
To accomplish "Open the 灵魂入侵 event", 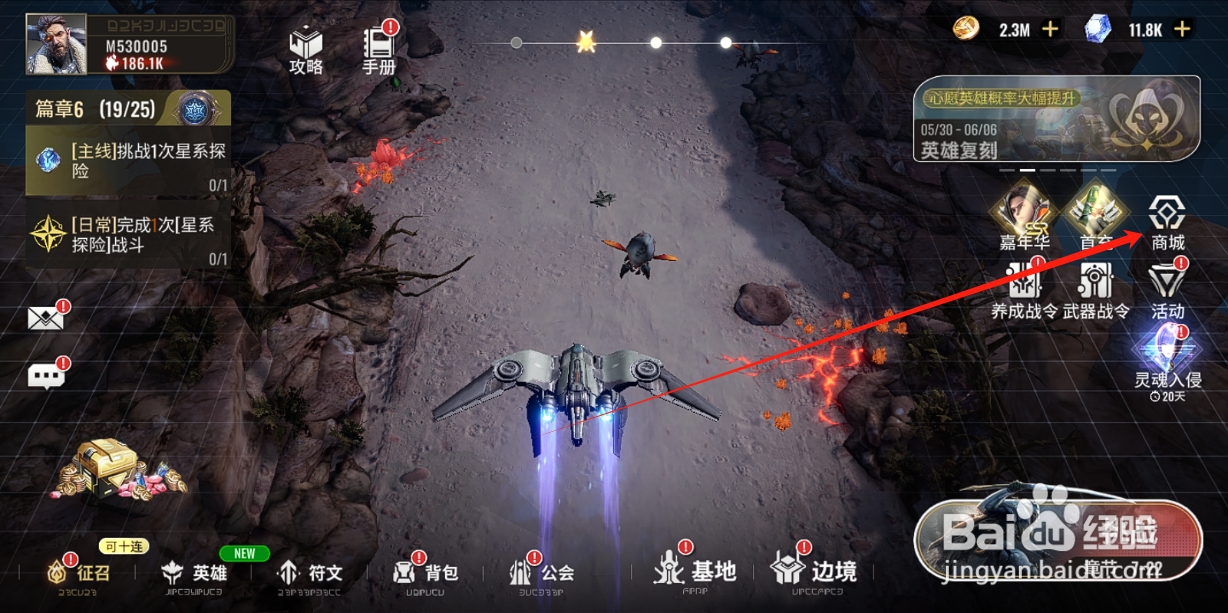I will tap(1167, 360).
